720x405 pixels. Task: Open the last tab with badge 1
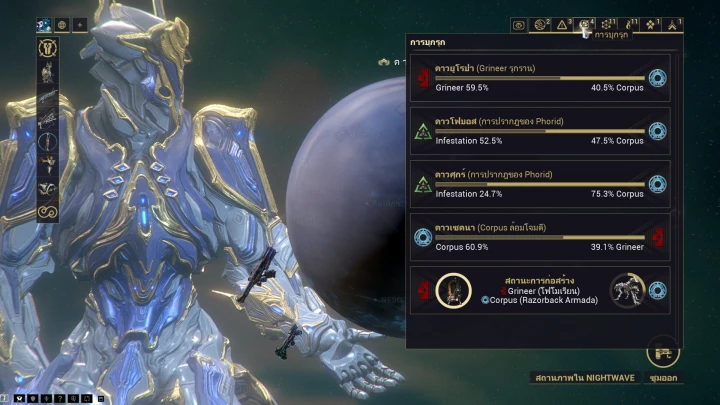672,25
